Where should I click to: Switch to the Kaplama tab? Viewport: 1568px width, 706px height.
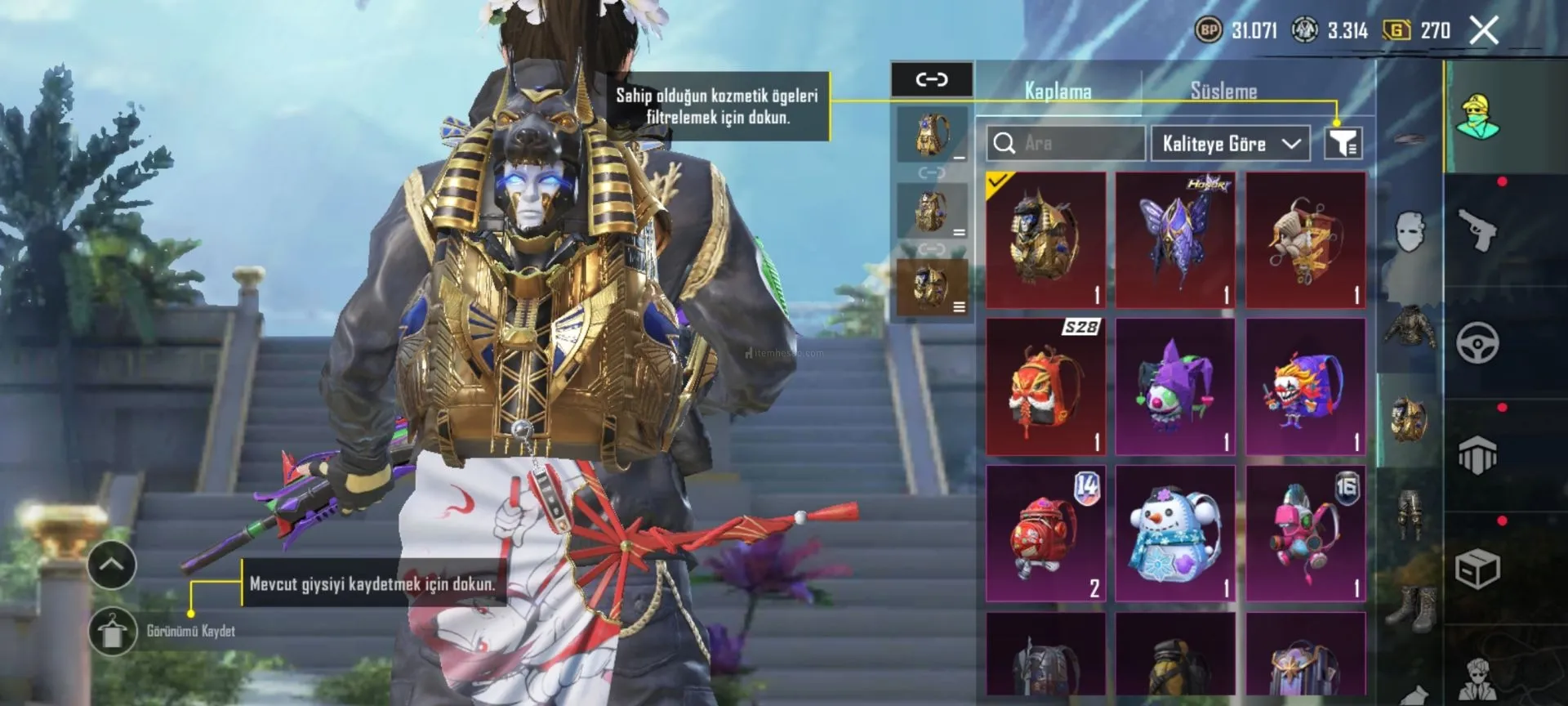(1058, 92)
